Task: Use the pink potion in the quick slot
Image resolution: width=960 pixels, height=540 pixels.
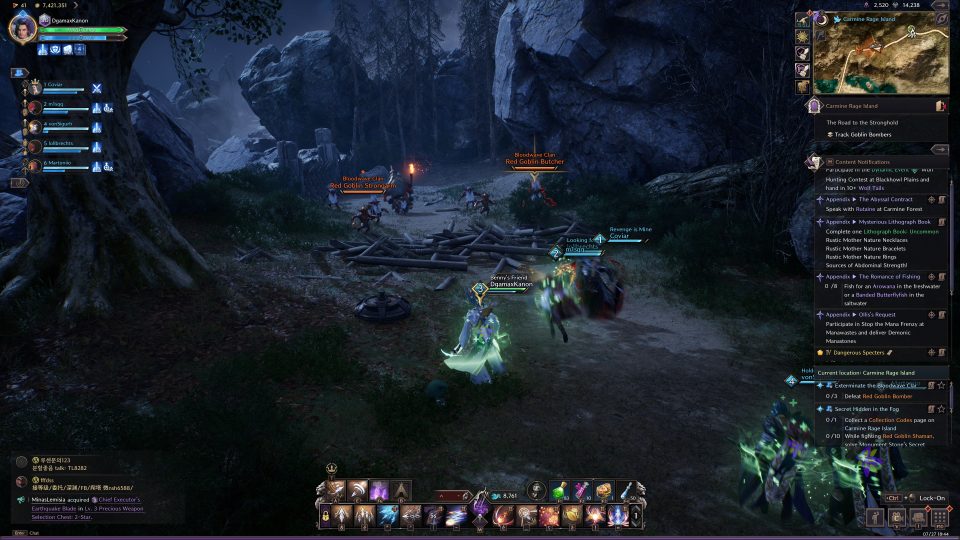Action: (581, 489)
